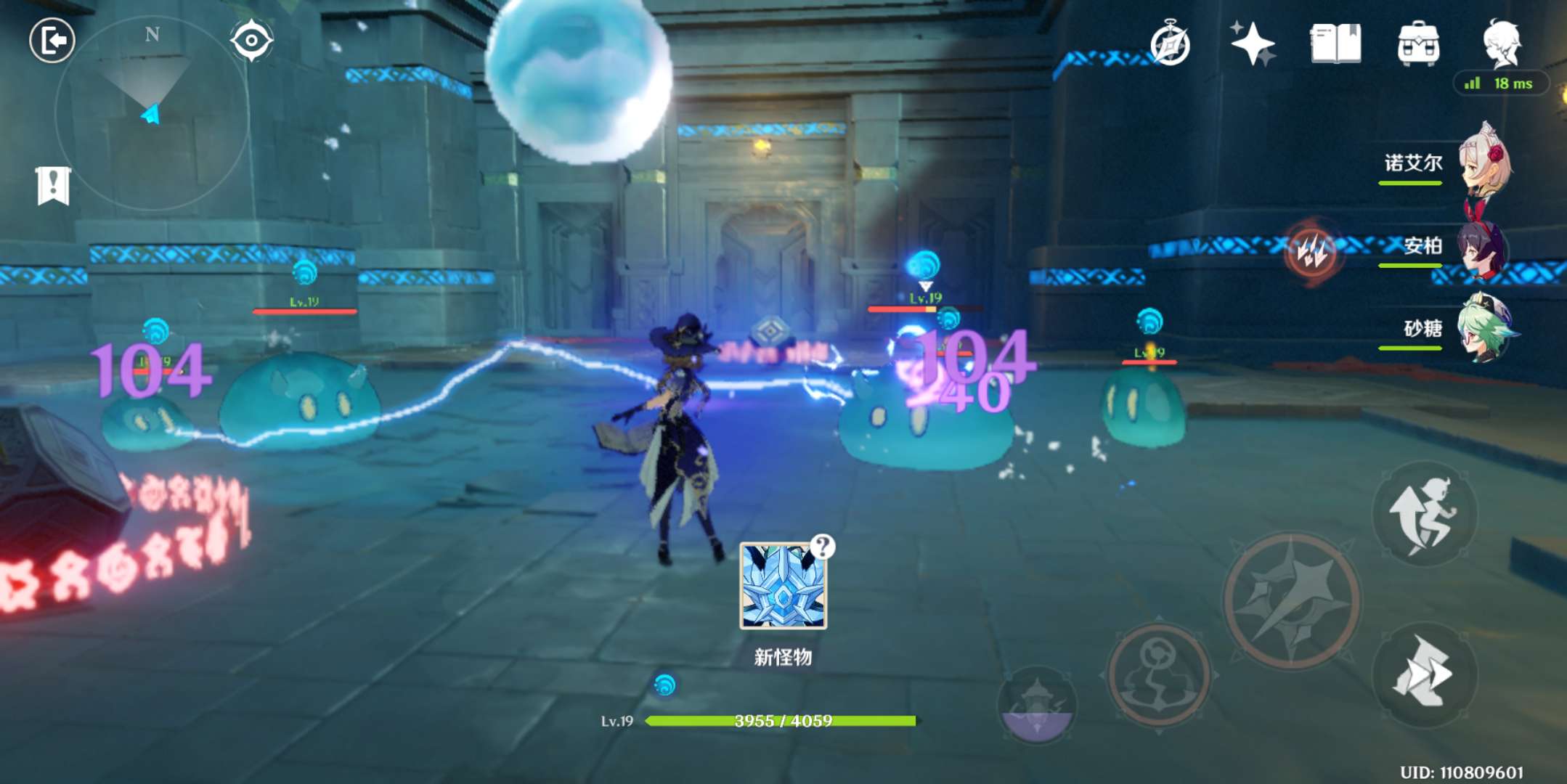The height and width of the screenshot is (784, 1567).
Task: Toggle the elemental sight eye icon
Action: coord(251,40)
